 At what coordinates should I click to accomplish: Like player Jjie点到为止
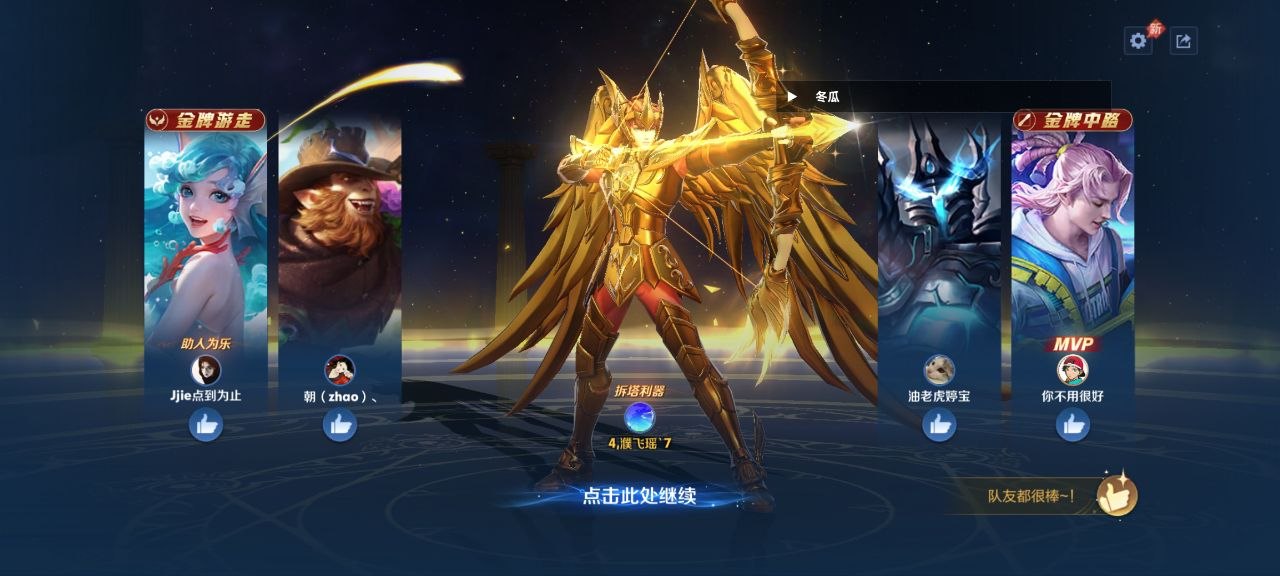tap(206, 425)
